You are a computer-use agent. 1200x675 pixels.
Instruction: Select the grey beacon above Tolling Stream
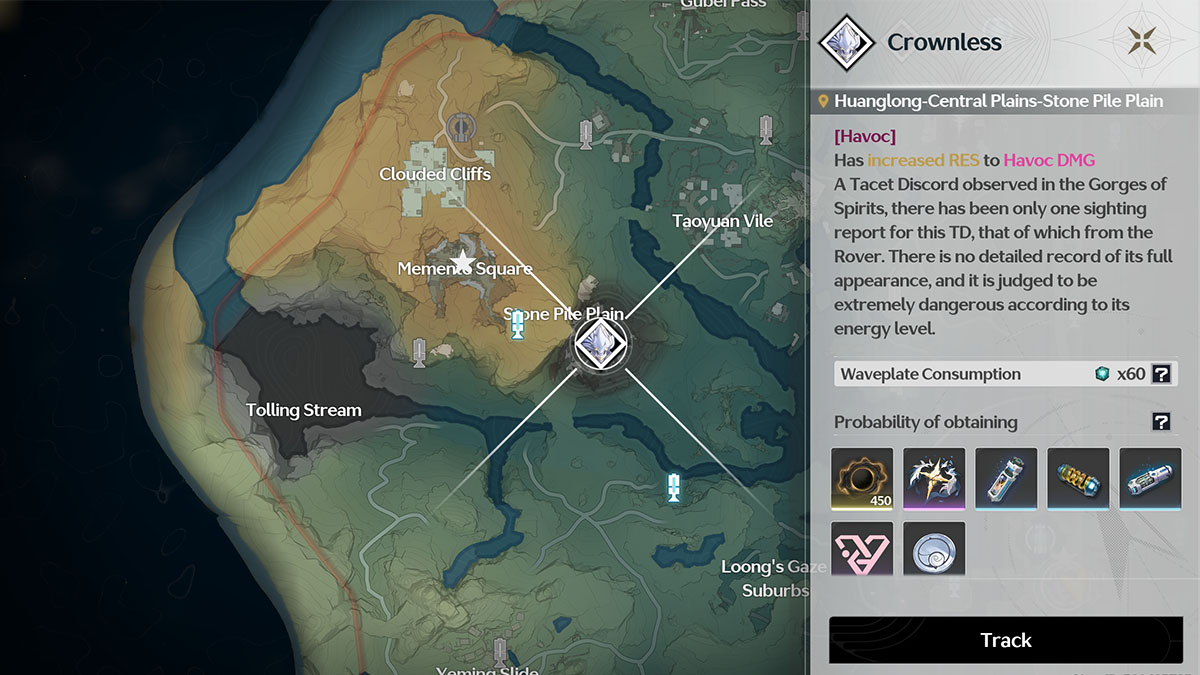click(420, 351)
